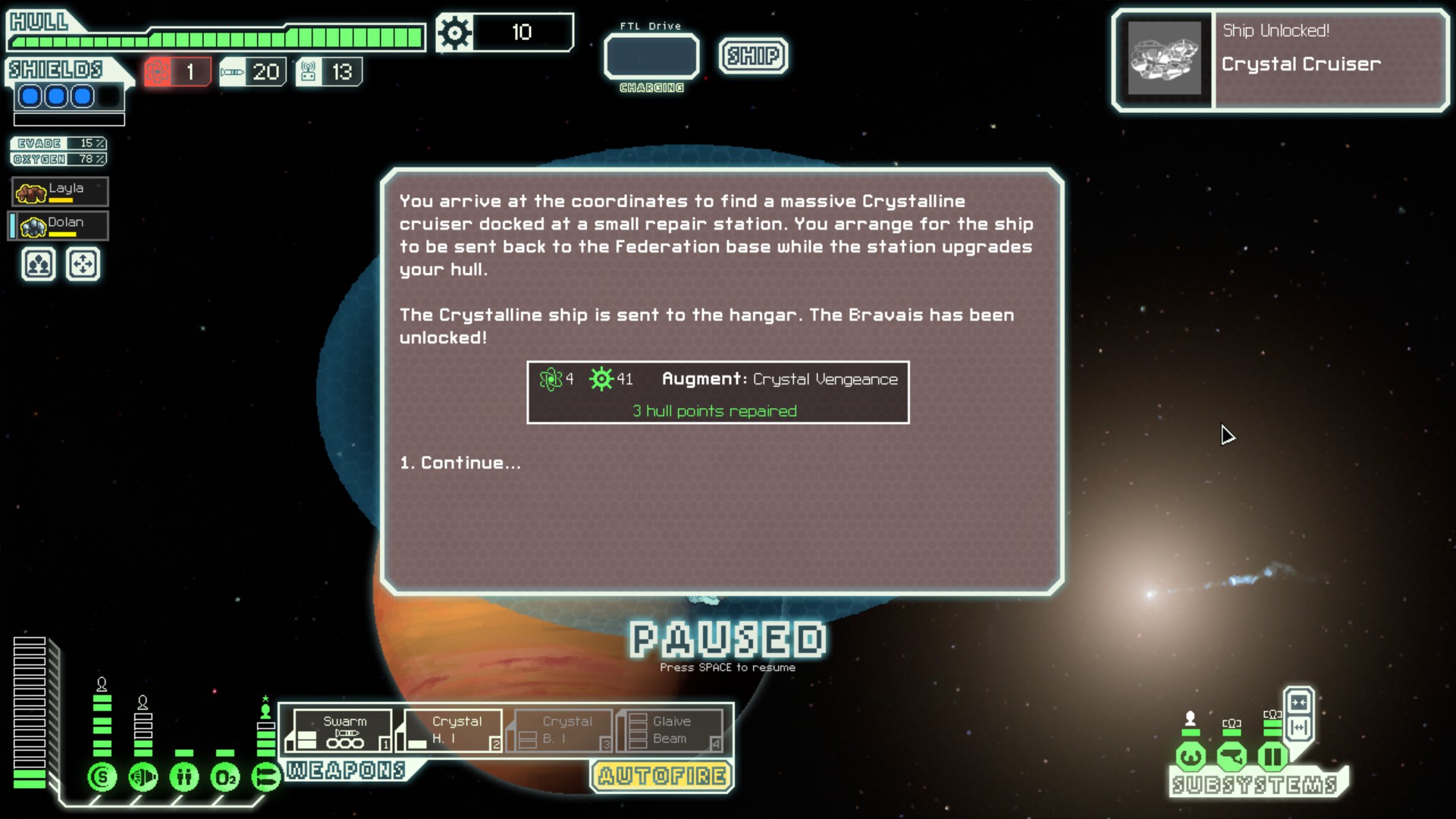Select crew member Dolan
The height and width of the screenshot is (819, 1456).
point(60,226)
